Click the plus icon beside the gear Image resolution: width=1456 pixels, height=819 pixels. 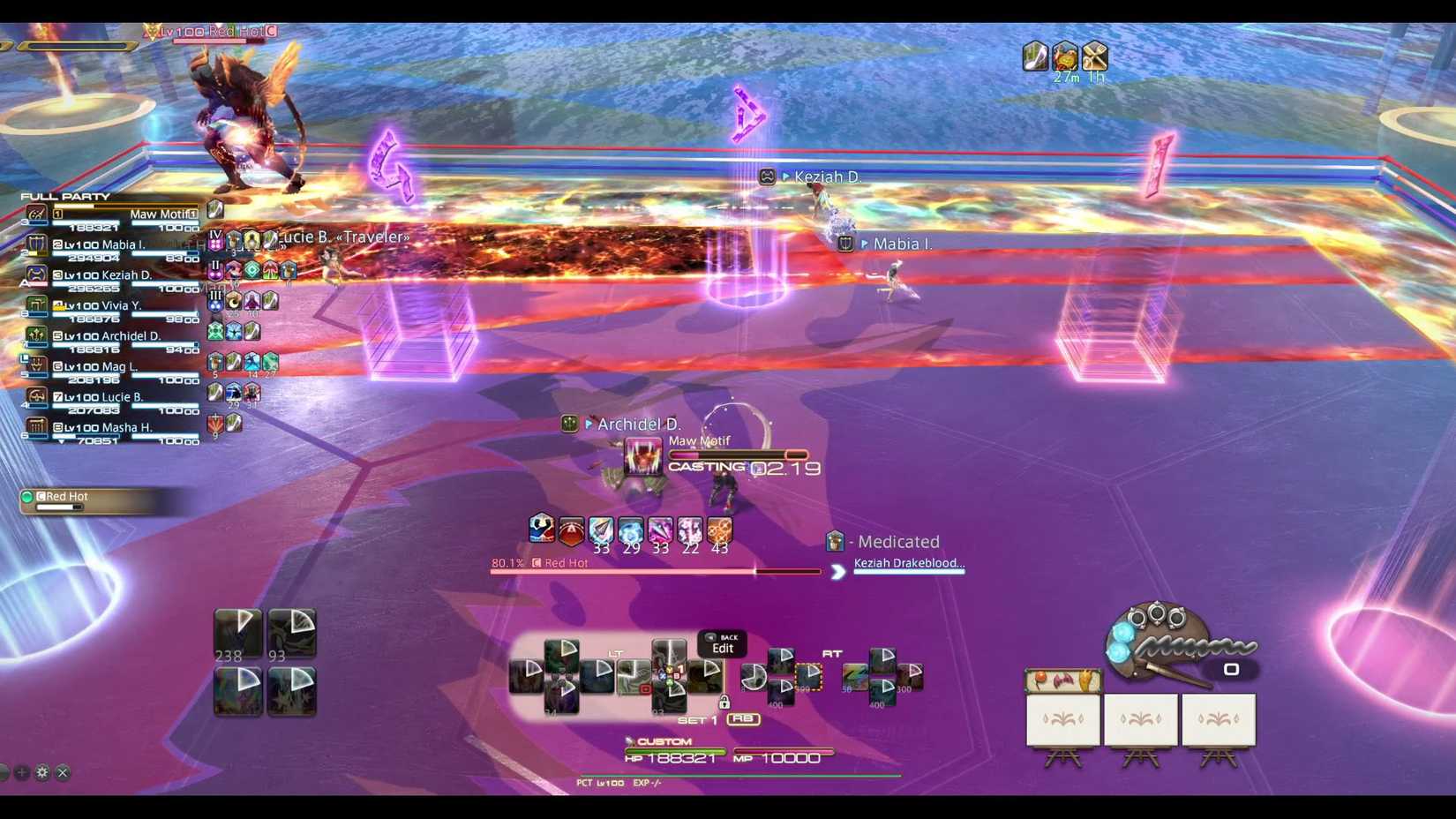(22, 772)
